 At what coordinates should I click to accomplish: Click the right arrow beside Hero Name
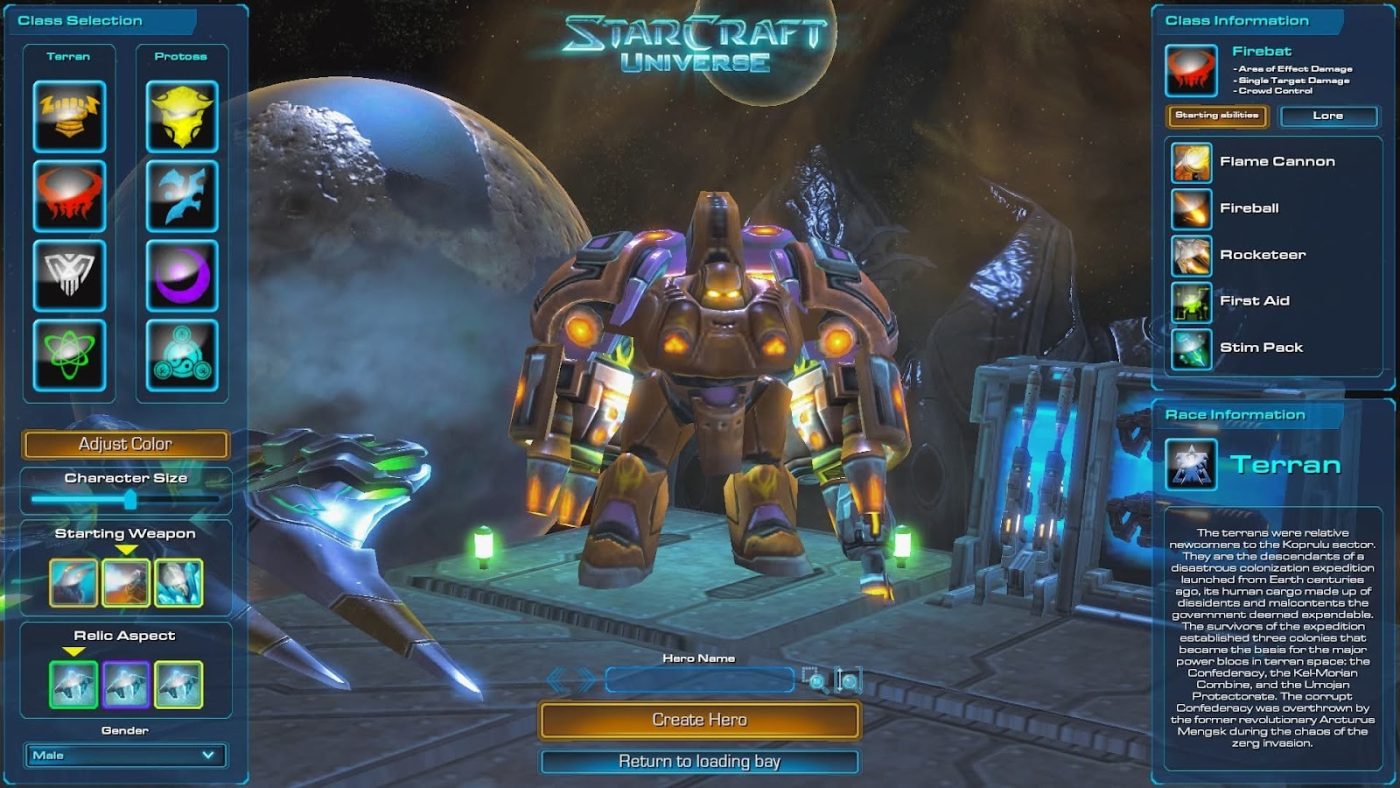tap(586, 680)
